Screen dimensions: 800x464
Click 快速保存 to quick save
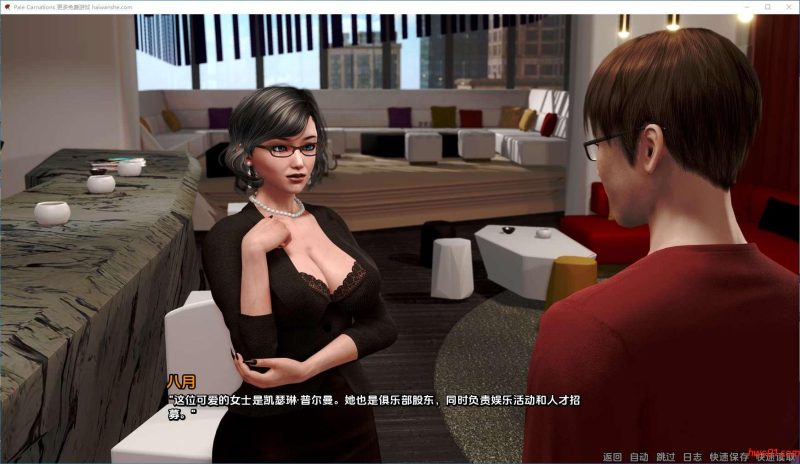pos(728,457)
